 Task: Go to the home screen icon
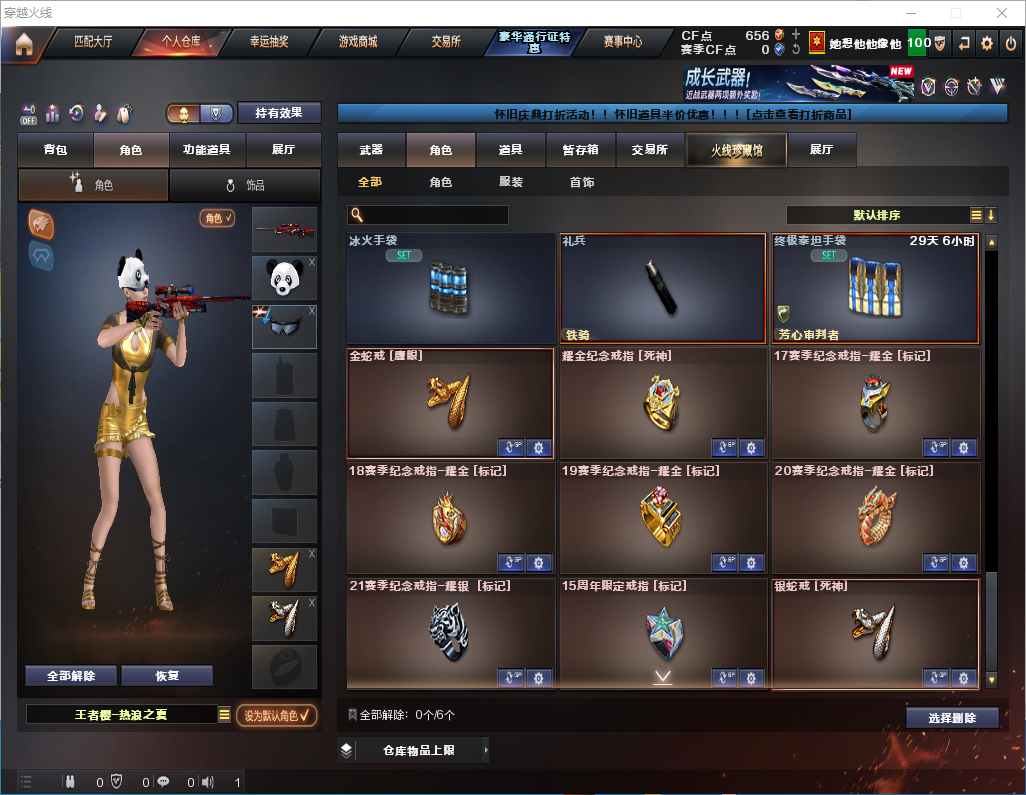(x=24, y=43)
